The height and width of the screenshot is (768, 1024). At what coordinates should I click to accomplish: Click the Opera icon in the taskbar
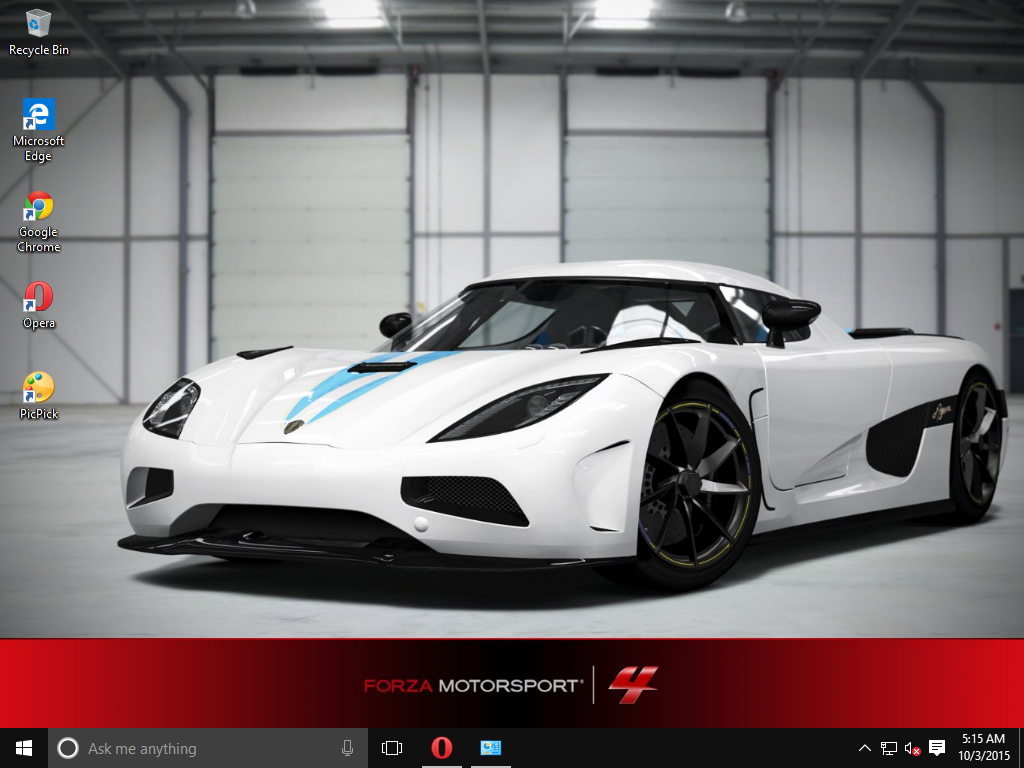point(441,748)
